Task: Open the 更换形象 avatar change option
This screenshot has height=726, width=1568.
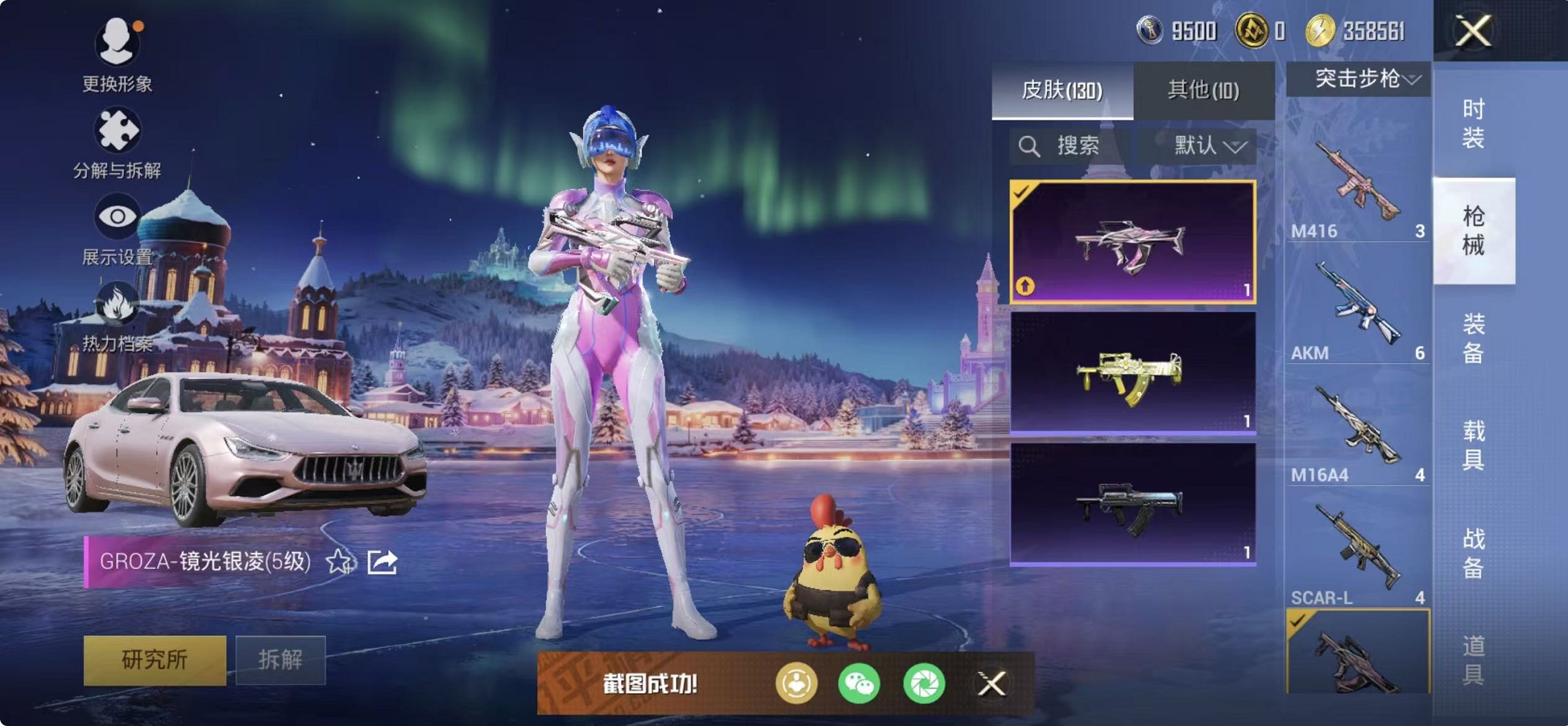Action: pos(117,55)
